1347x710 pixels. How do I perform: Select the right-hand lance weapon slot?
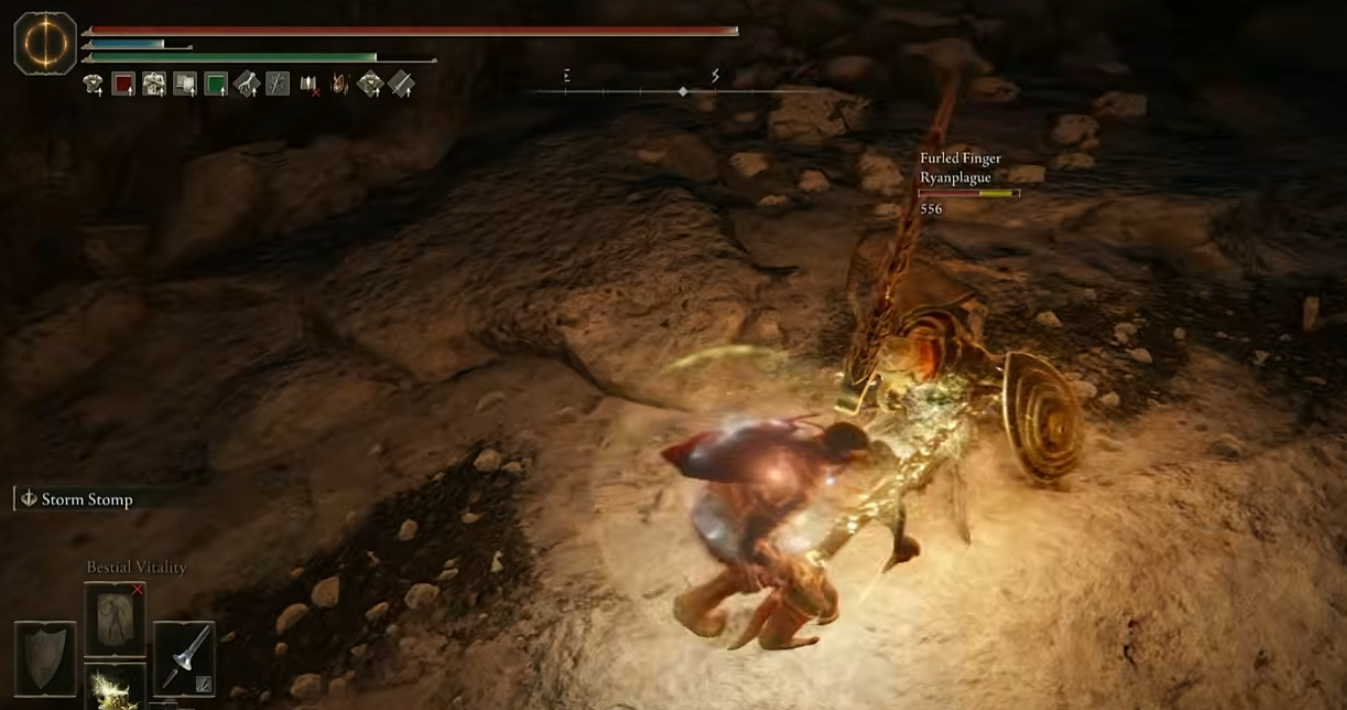[x=185, y=657]
